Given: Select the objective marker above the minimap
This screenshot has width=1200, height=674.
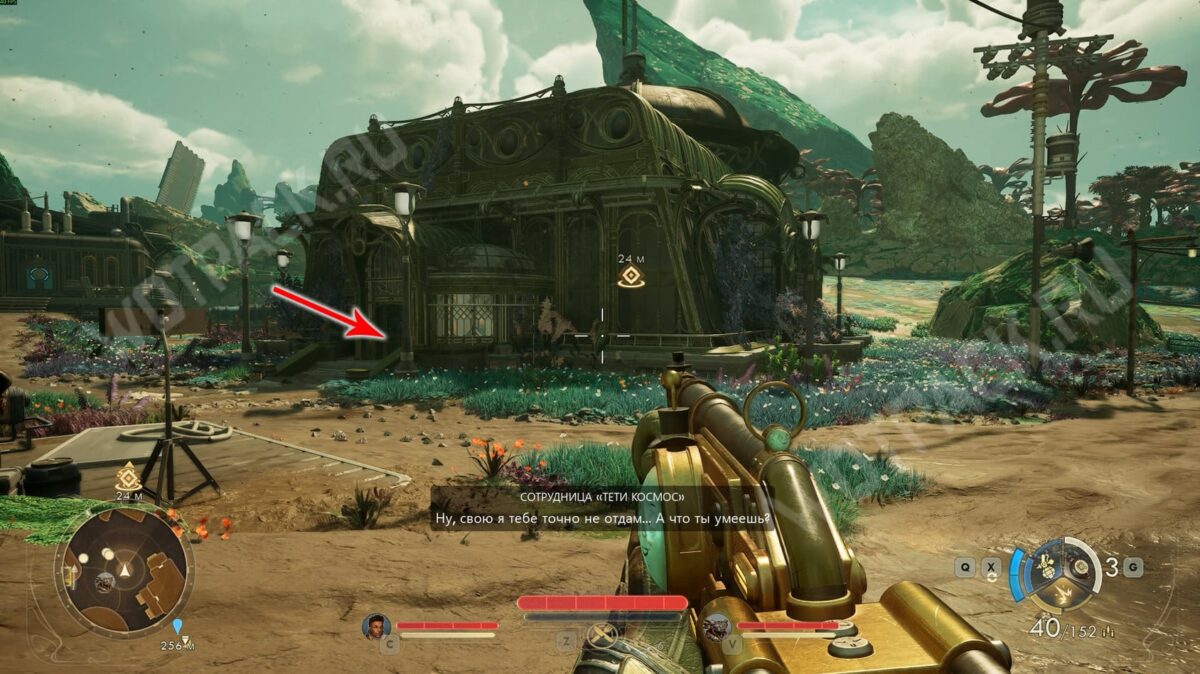Looking at the screenshot, I should click(128, 476).
